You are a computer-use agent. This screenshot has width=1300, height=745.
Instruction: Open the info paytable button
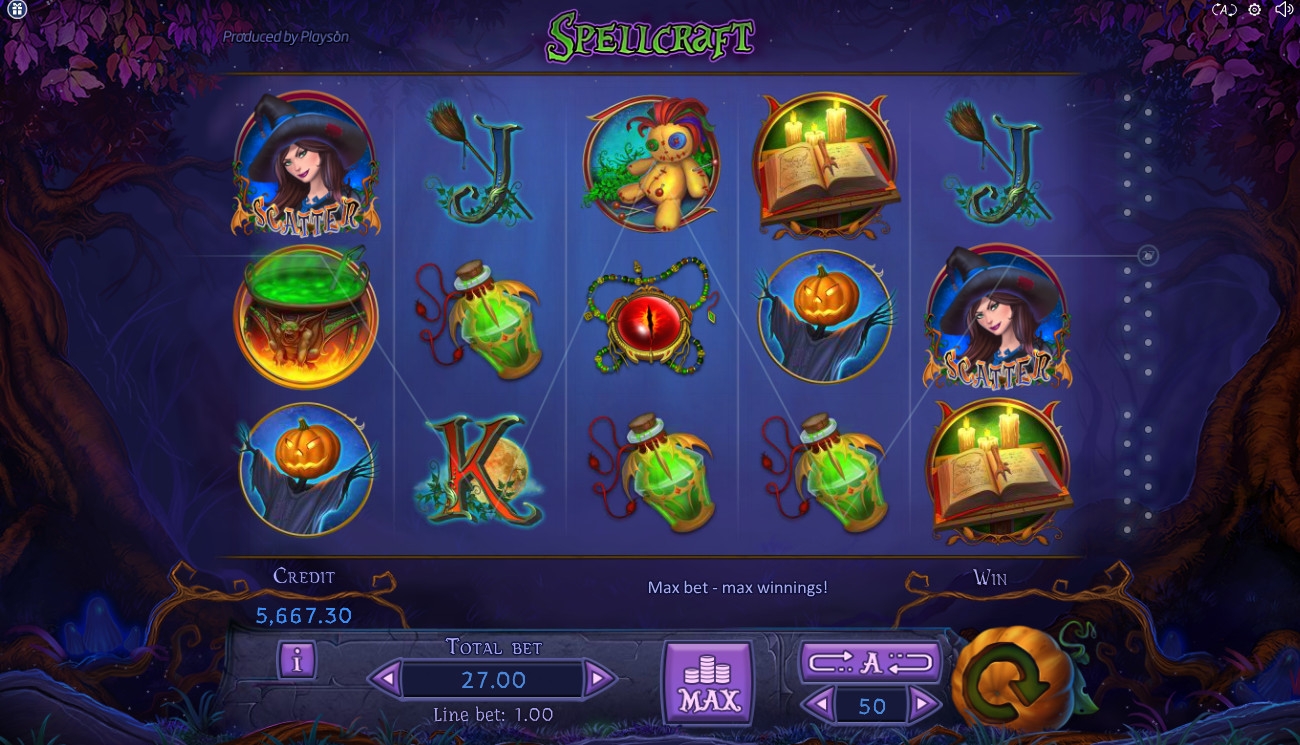tap(297, 660)
